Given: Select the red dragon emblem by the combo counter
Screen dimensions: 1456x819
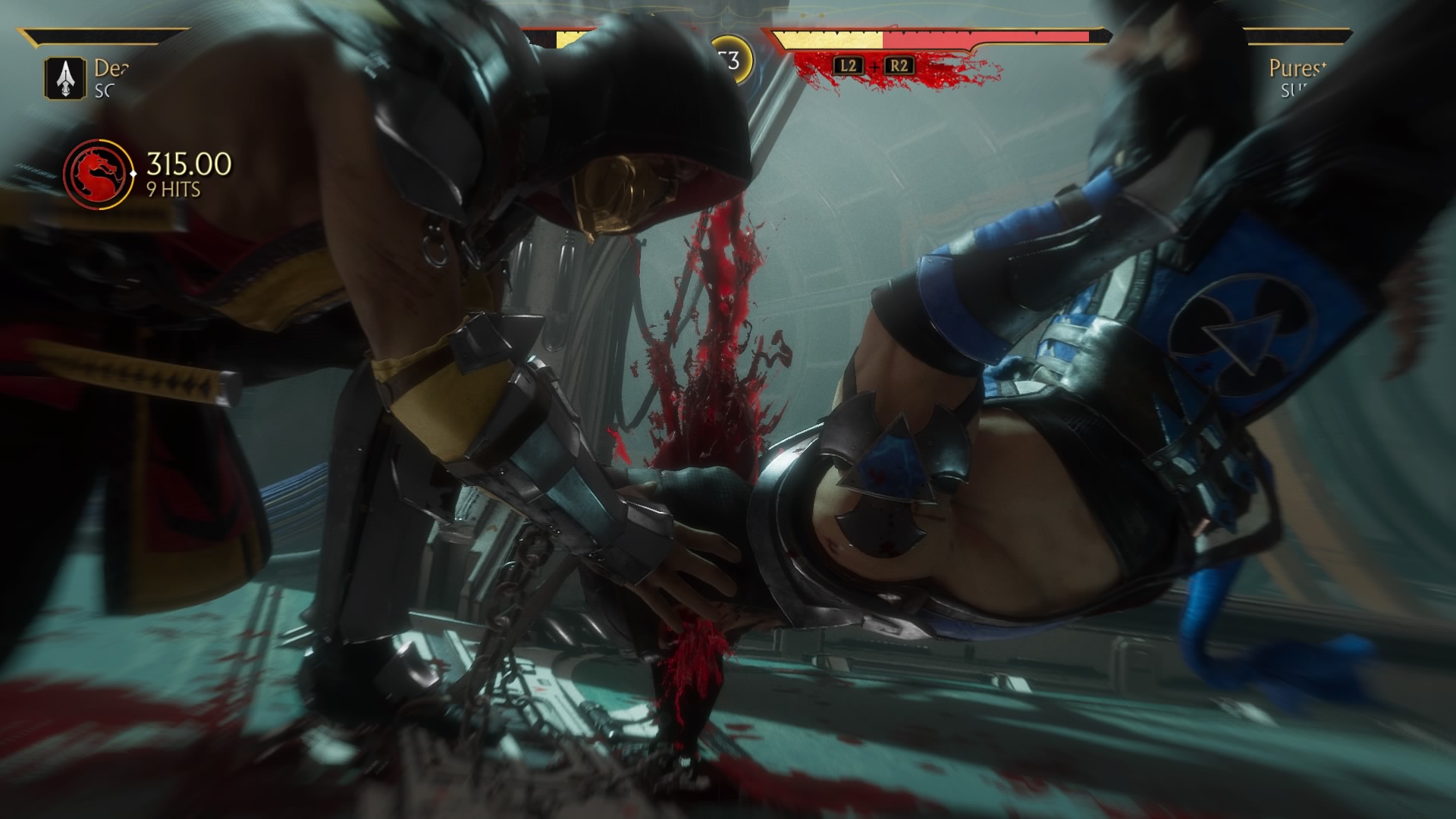Looking at the screenshot, I should (x=96, y=175).
